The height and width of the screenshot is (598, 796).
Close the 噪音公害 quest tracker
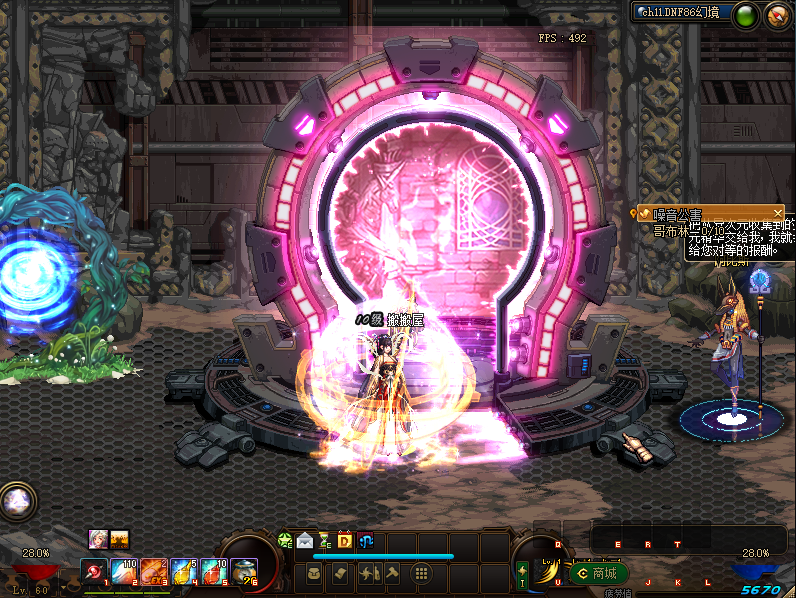click(778, 213)
